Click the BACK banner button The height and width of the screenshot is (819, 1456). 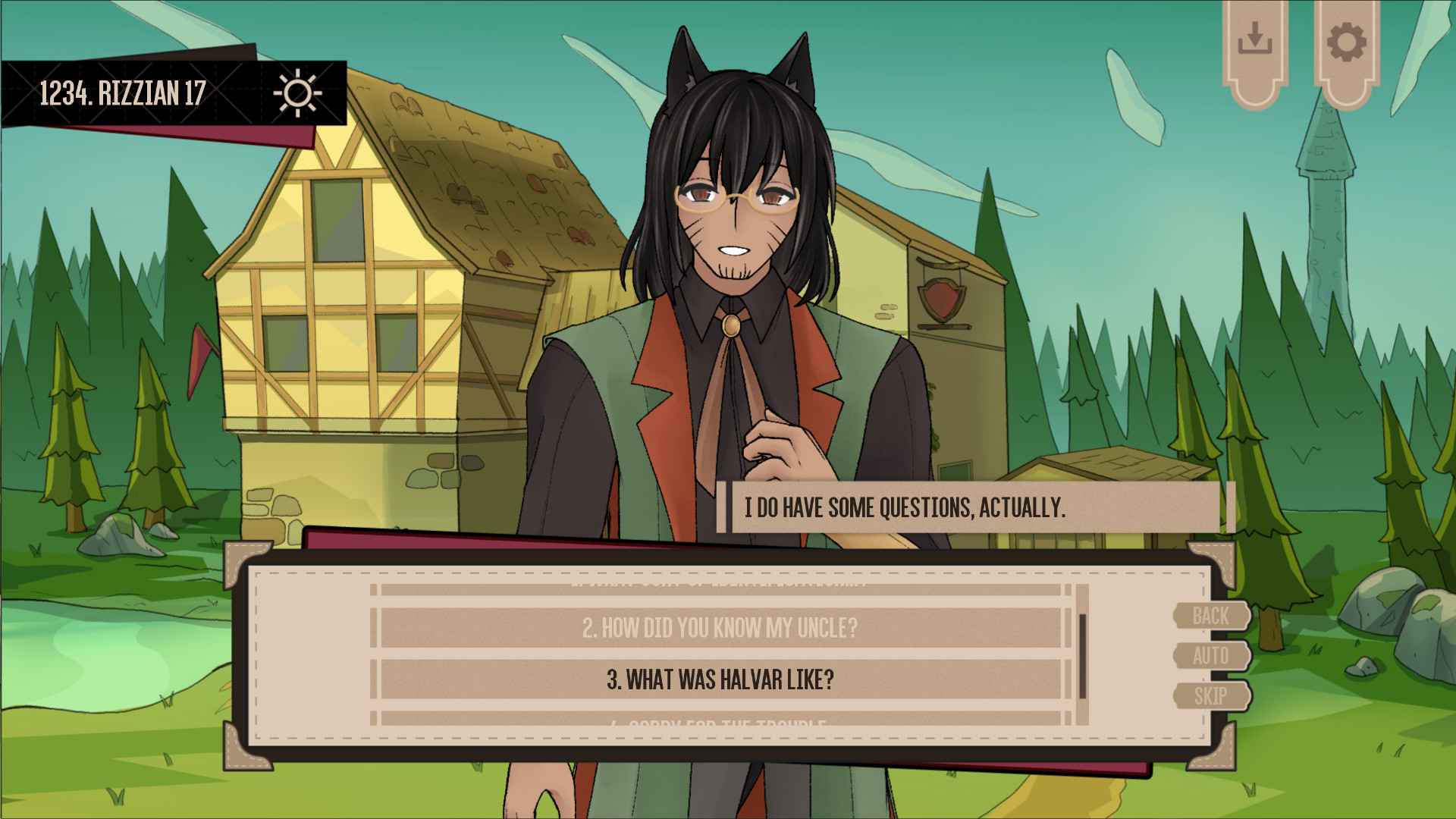point(1212,616)
